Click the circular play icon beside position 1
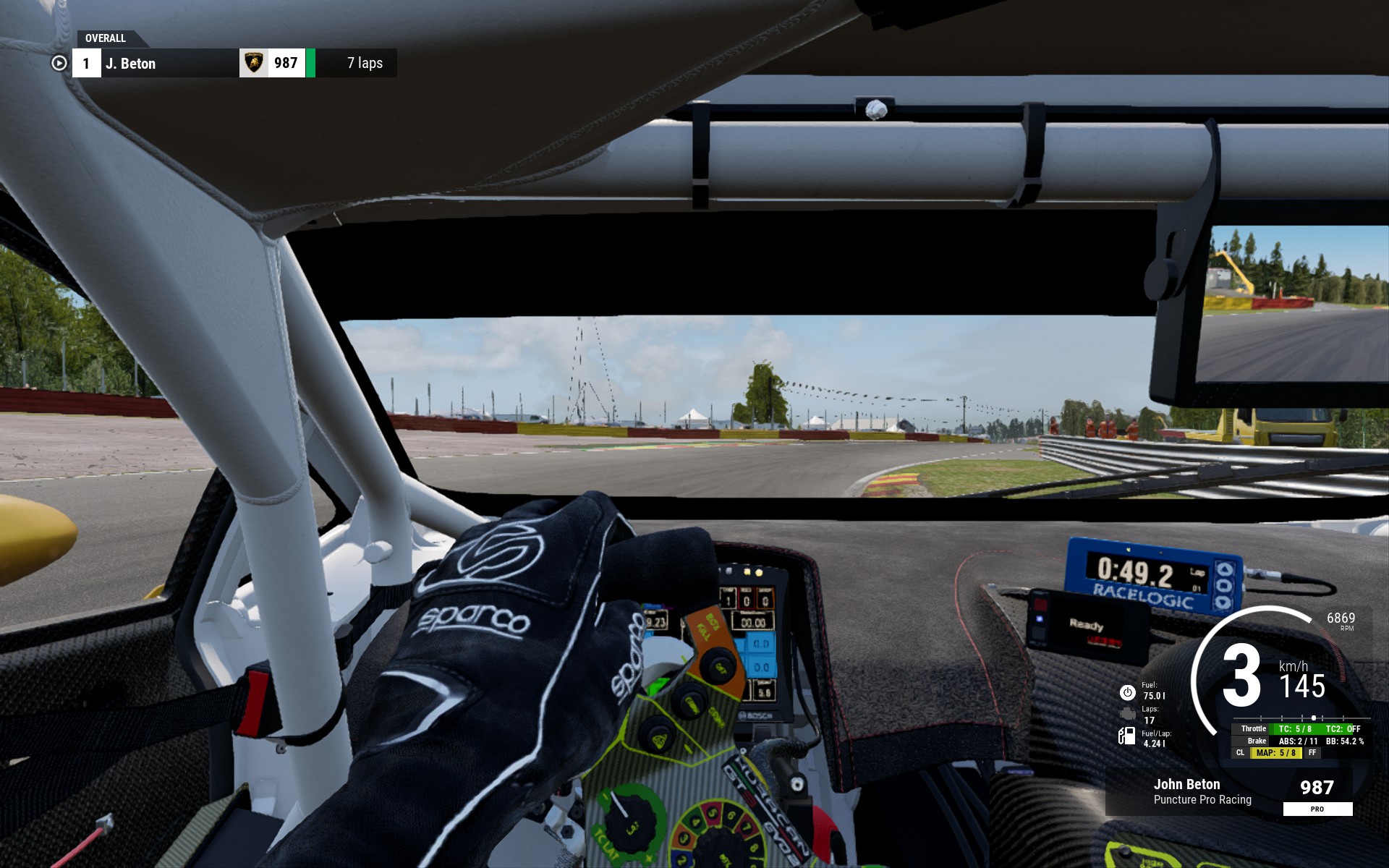Viewport: 1389px width, 868px height. click(59, 64)
